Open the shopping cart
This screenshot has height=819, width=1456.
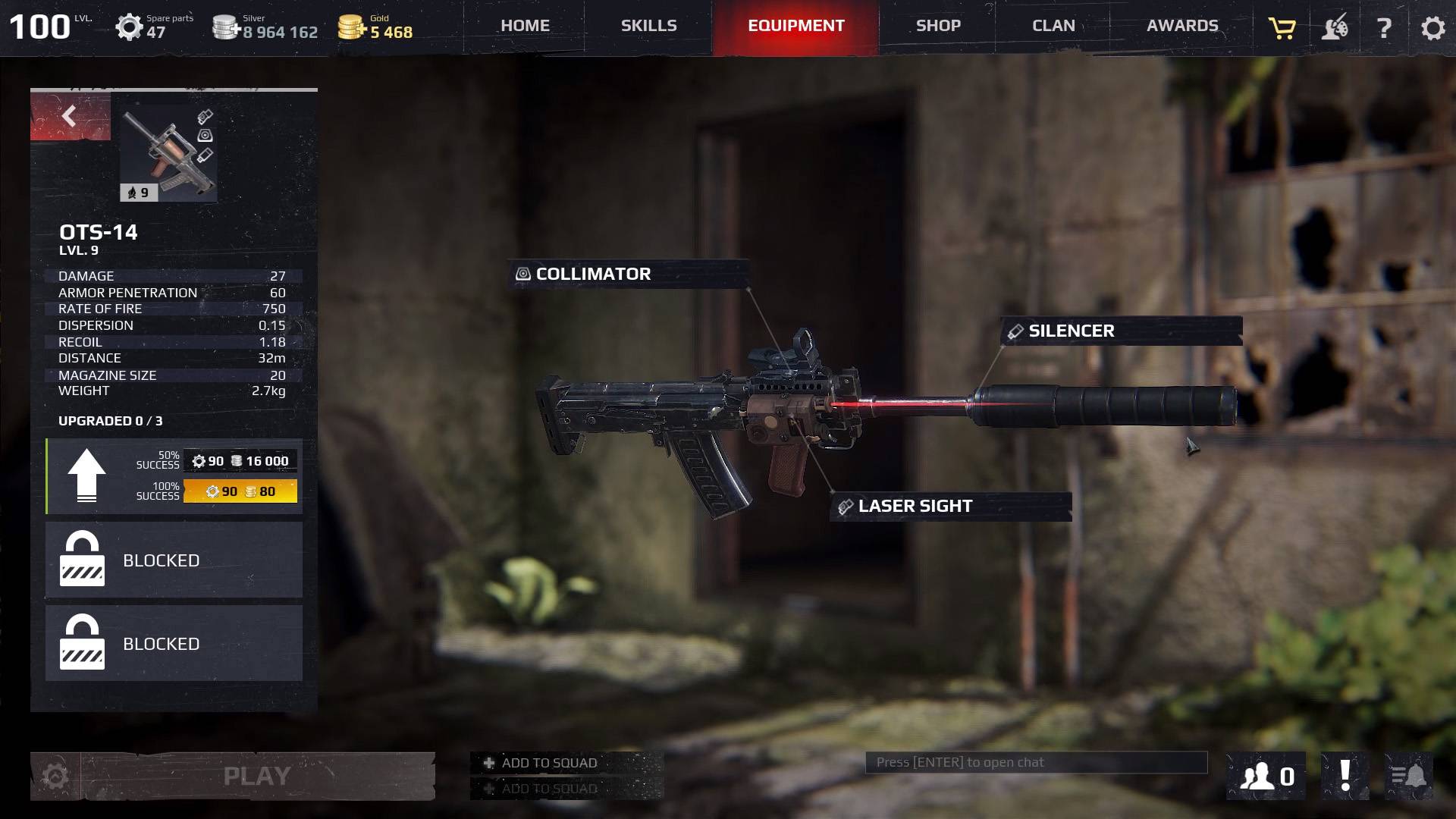1282,29
